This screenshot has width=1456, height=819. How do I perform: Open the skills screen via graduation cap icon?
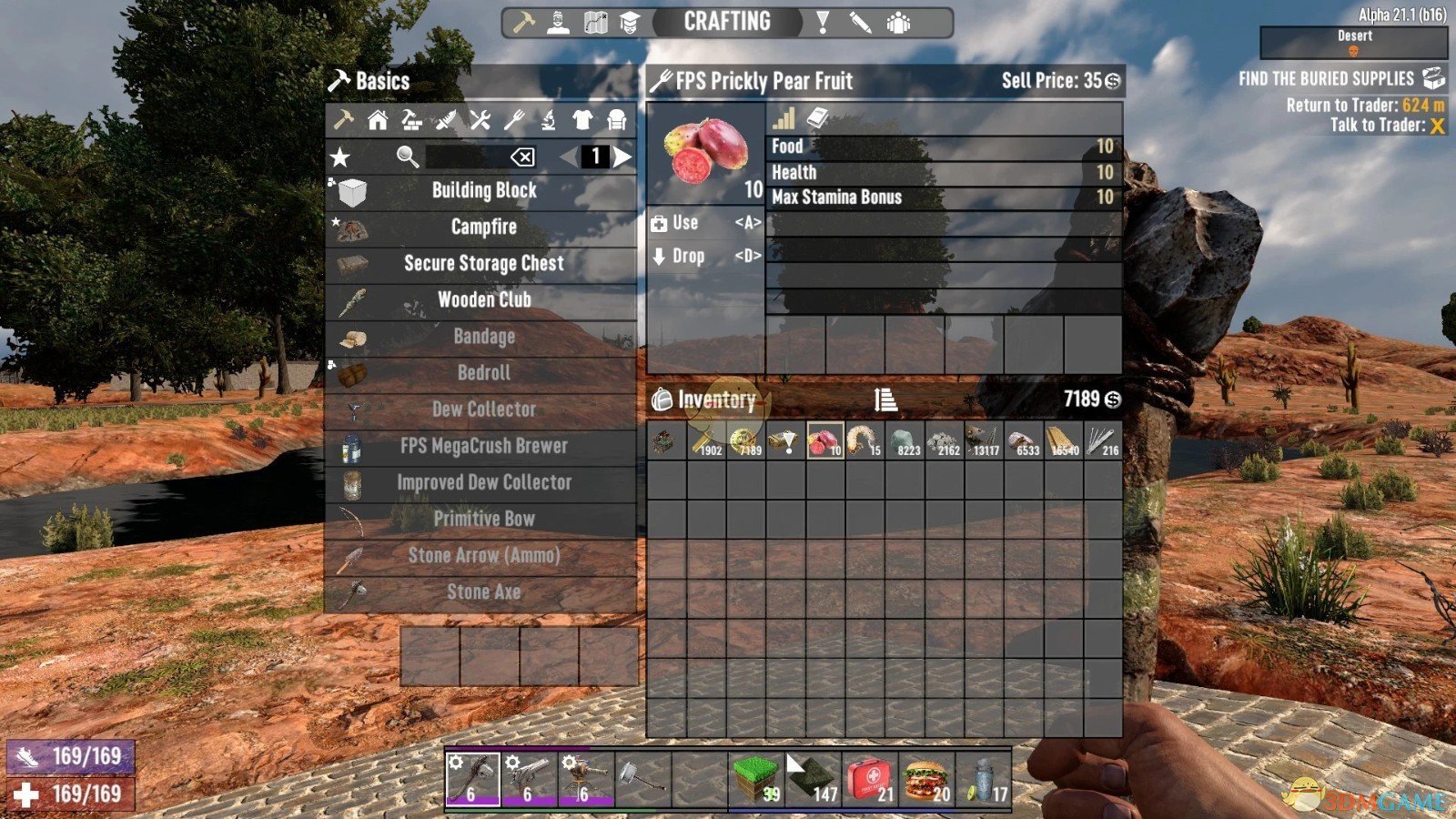[631, 21]
